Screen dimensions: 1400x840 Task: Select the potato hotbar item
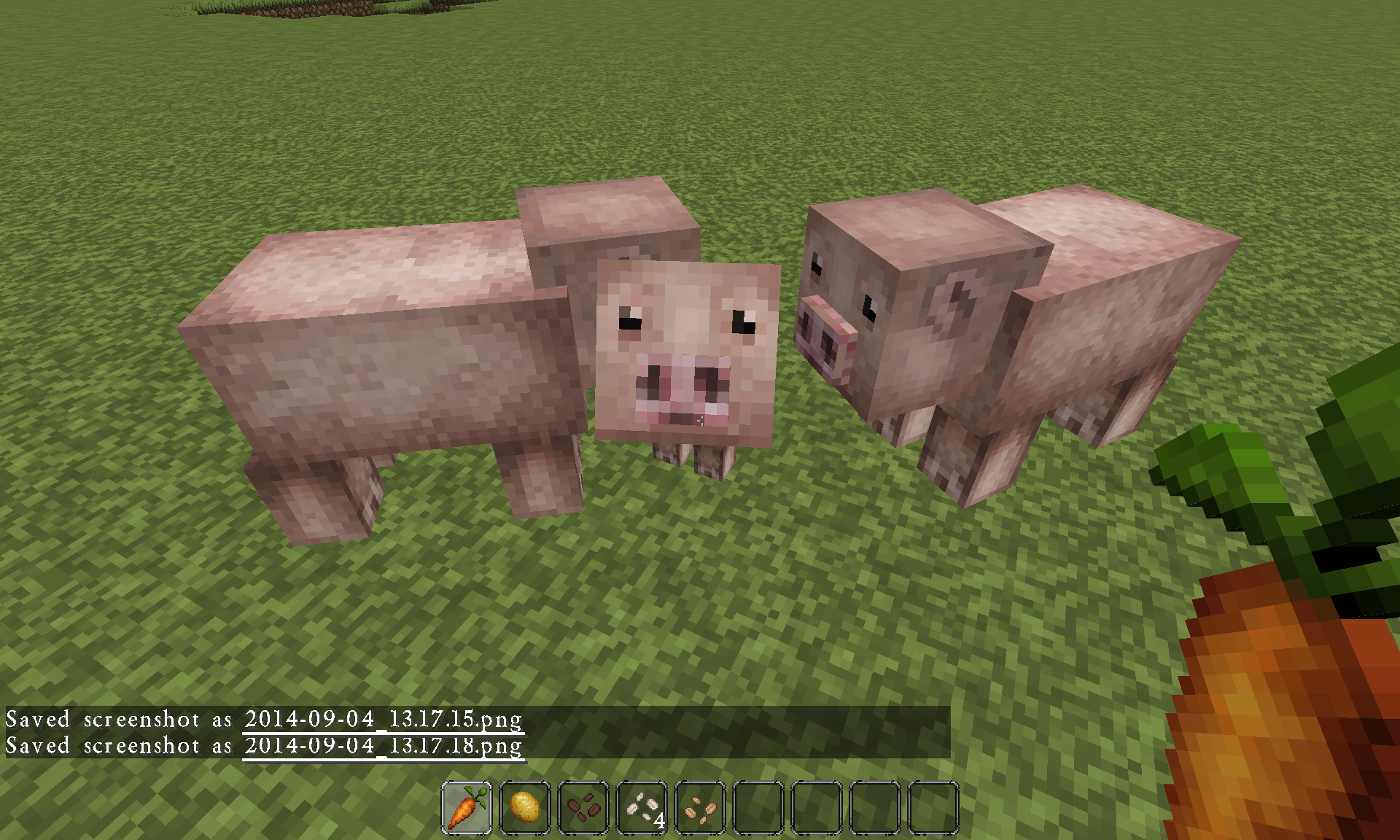(525, 809)
